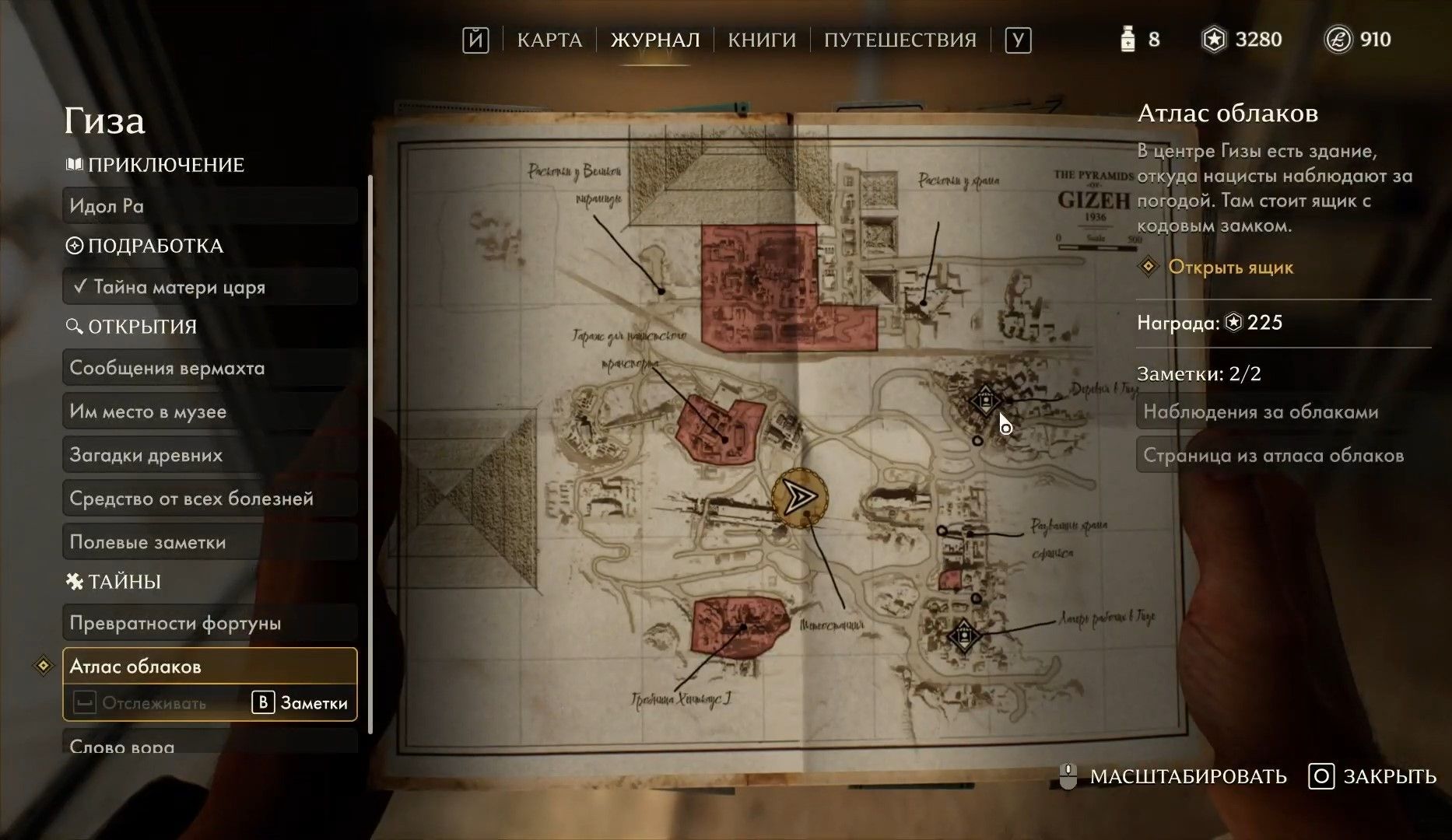Switch to the Карта tab
Viewport: 1452px width, 840px height.
[549, 40]
